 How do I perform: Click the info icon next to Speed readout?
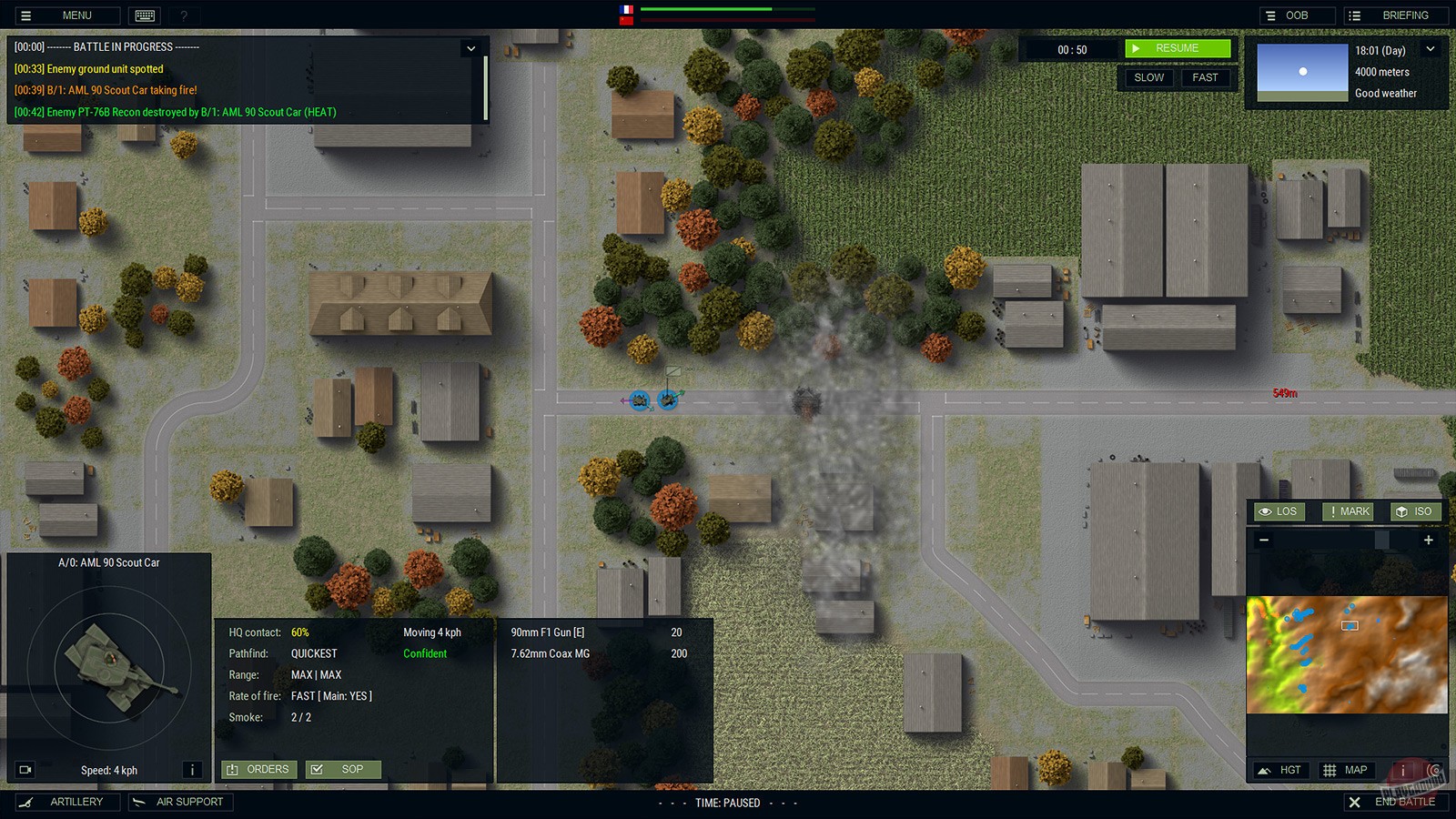point(192,769)
